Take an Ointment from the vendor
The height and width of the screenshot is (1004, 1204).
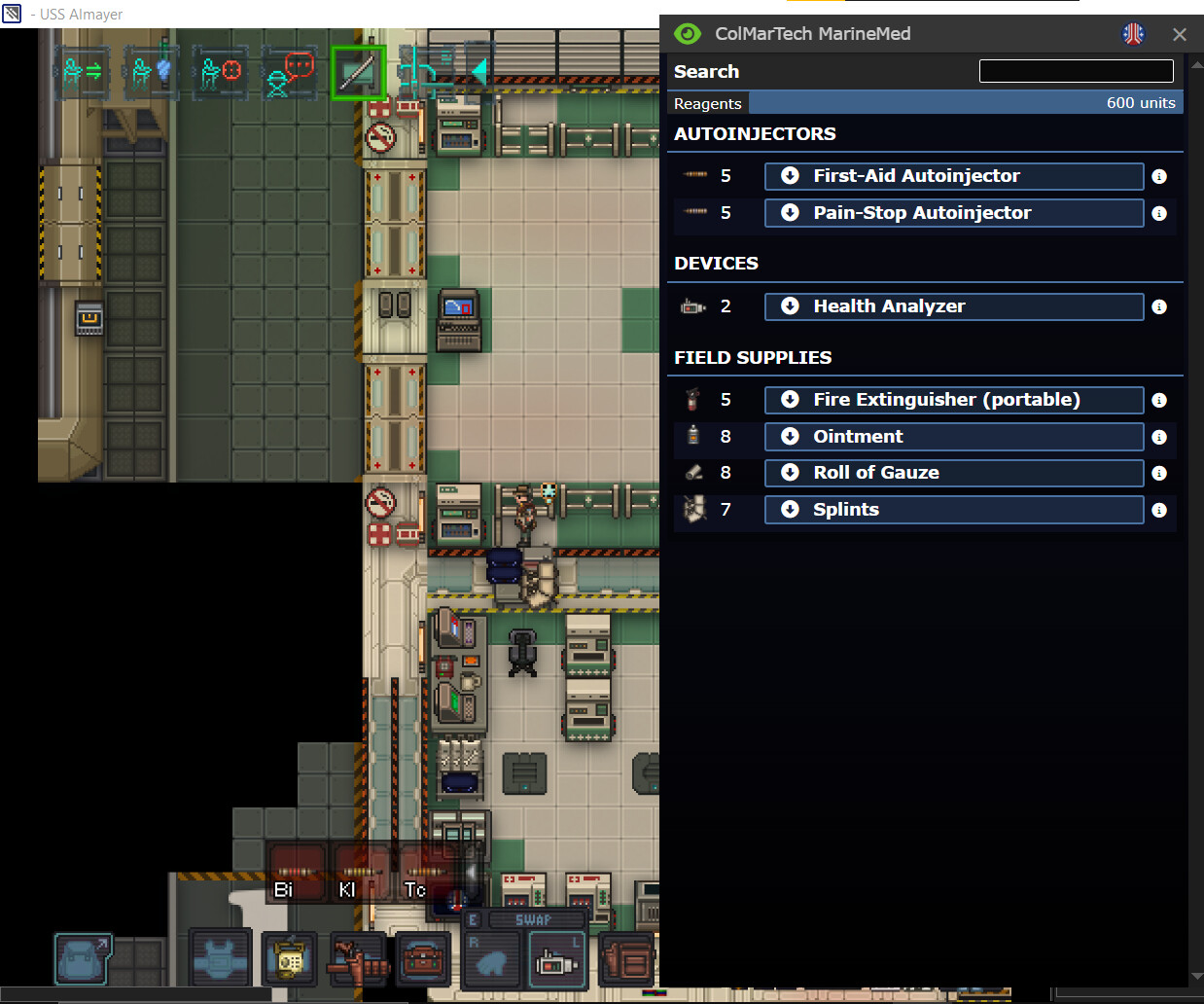point(953,437)
